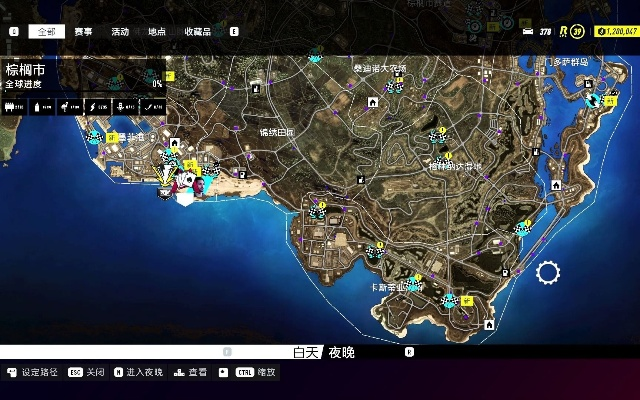Select the race flag marker at 墨非港
Image resolution: width=640 pixels, height=400 pixels.
[96, 137]
